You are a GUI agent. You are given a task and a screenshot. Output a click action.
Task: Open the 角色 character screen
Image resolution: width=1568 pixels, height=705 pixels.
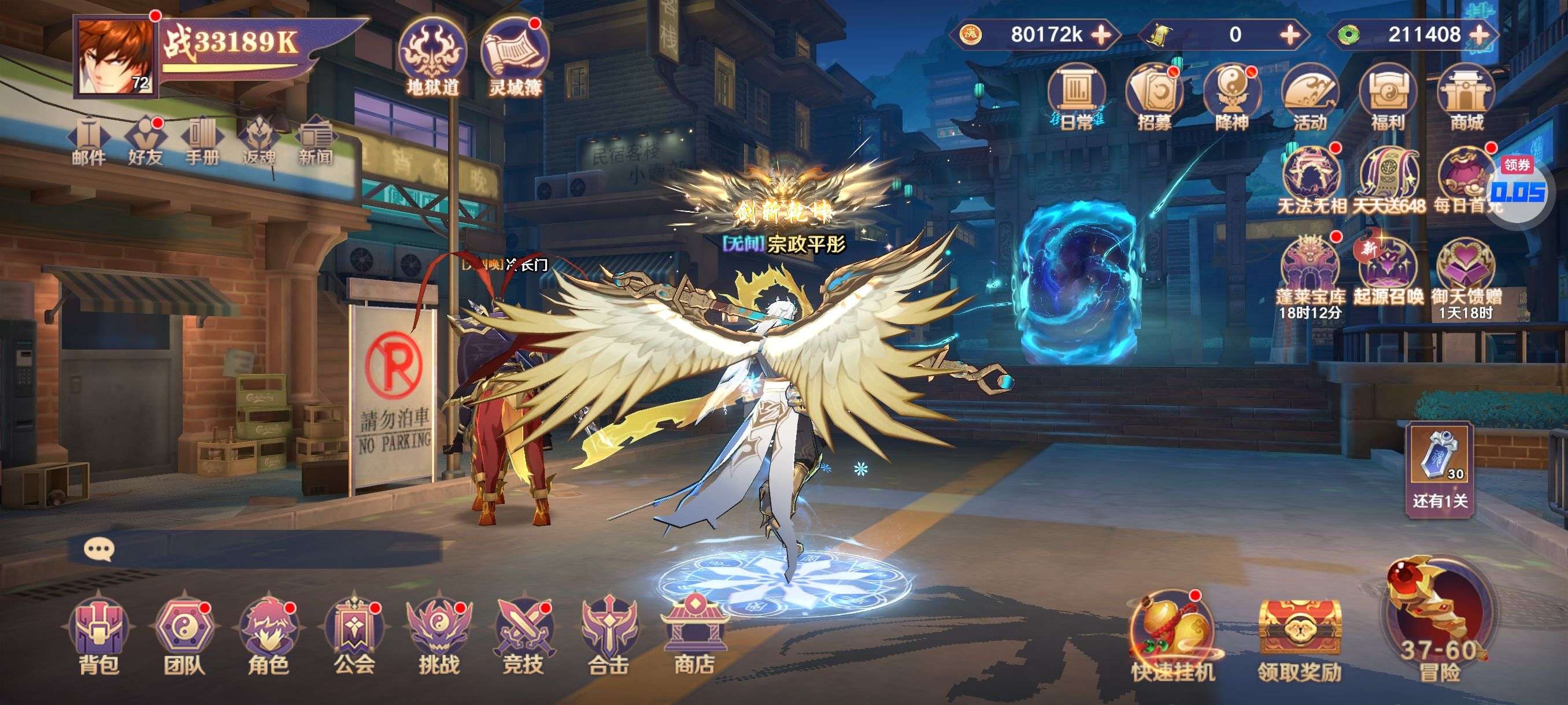point(268,636)
